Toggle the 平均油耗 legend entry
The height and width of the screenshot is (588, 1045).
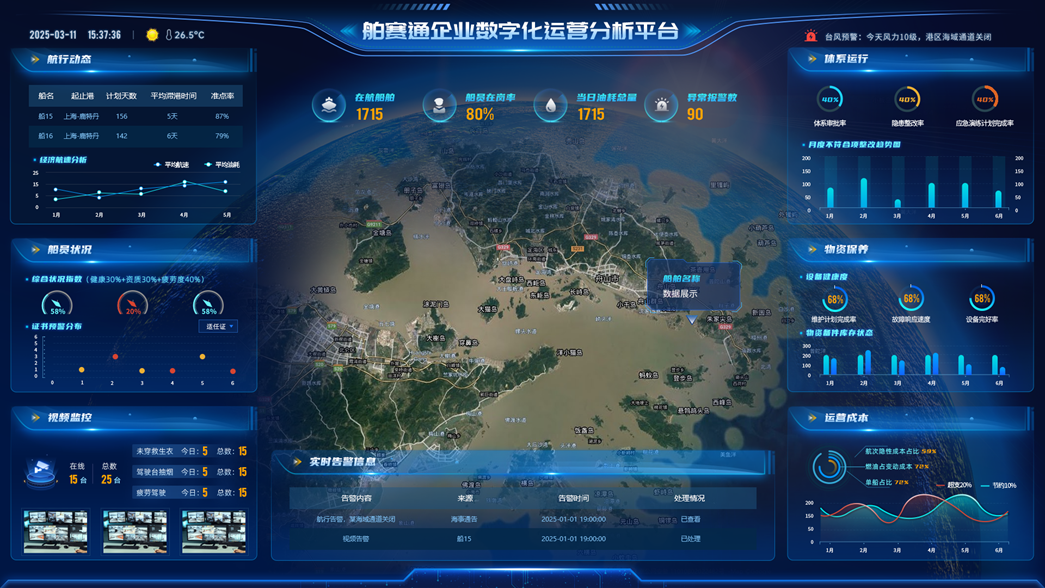[x=223, y=164]
